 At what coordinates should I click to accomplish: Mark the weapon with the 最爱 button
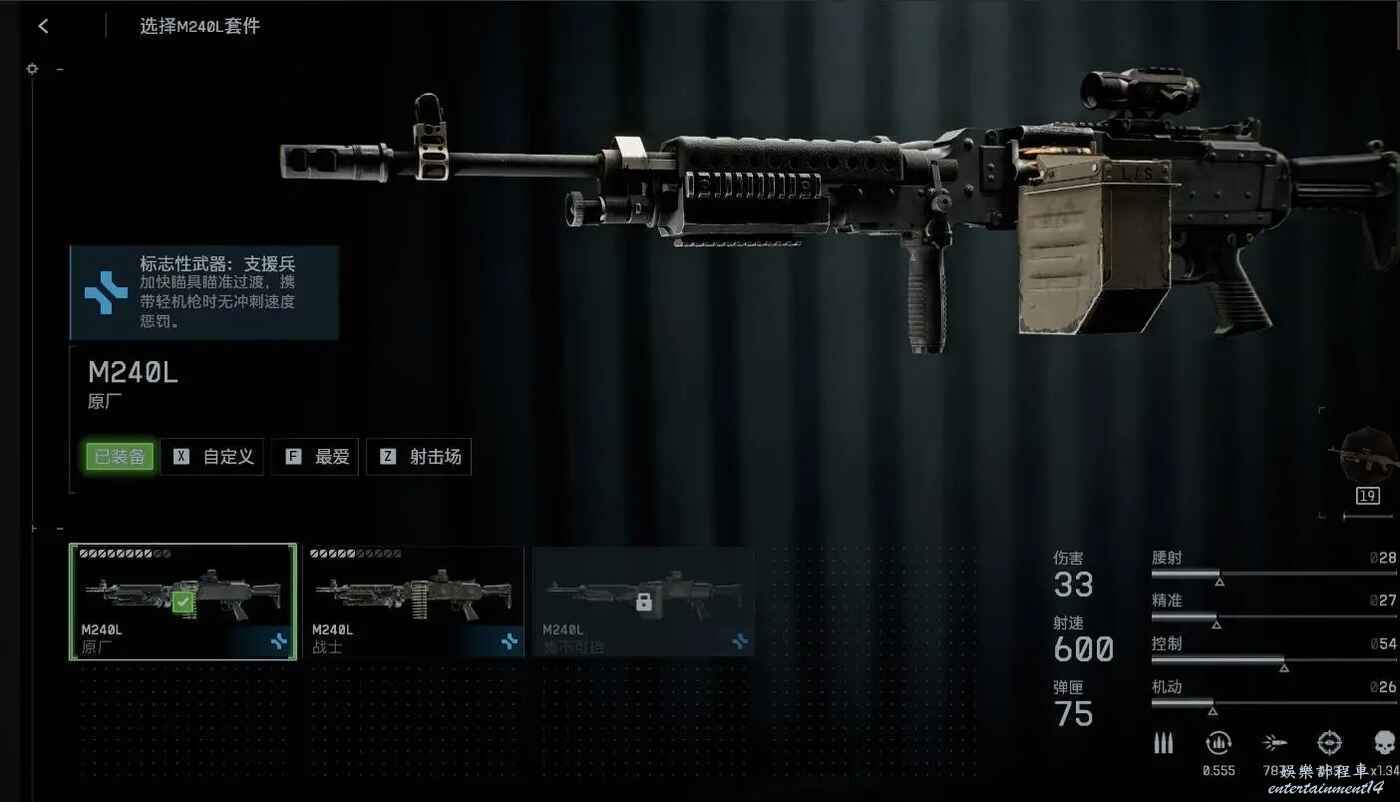point(314,457)
